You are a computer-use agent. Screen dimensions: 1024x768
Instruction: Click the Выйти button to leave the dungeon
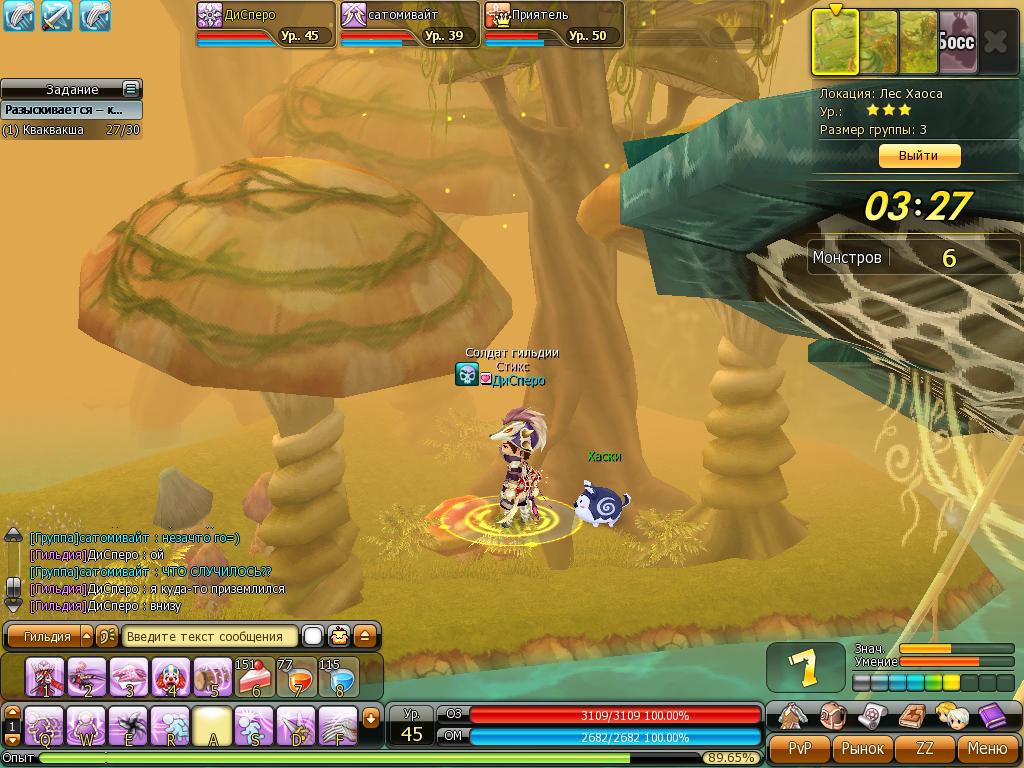coord(918,156)
